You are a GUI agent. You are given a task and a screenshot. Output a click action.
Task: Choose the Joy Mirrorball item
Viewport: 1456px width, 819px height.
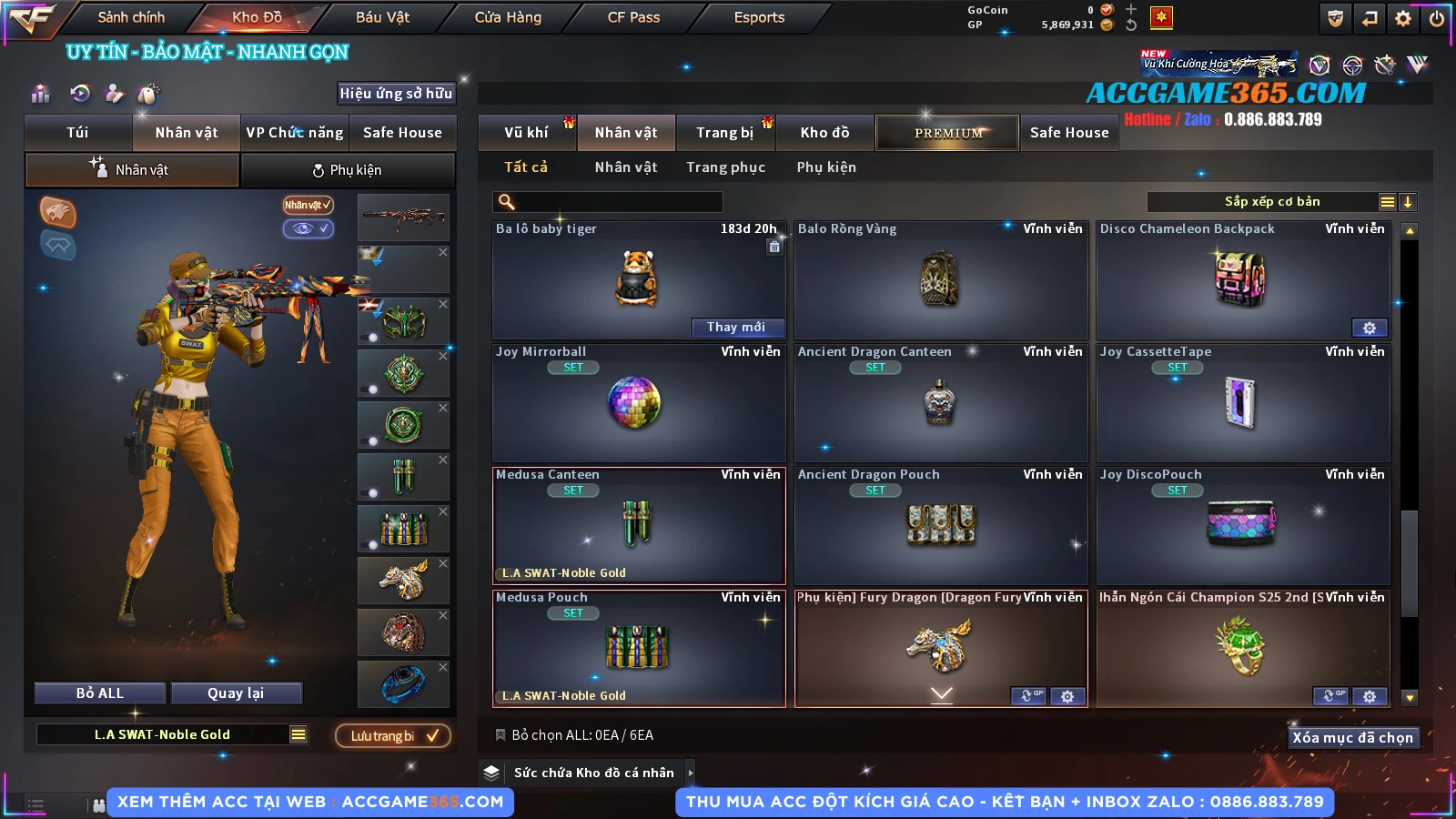click(637, 403)
